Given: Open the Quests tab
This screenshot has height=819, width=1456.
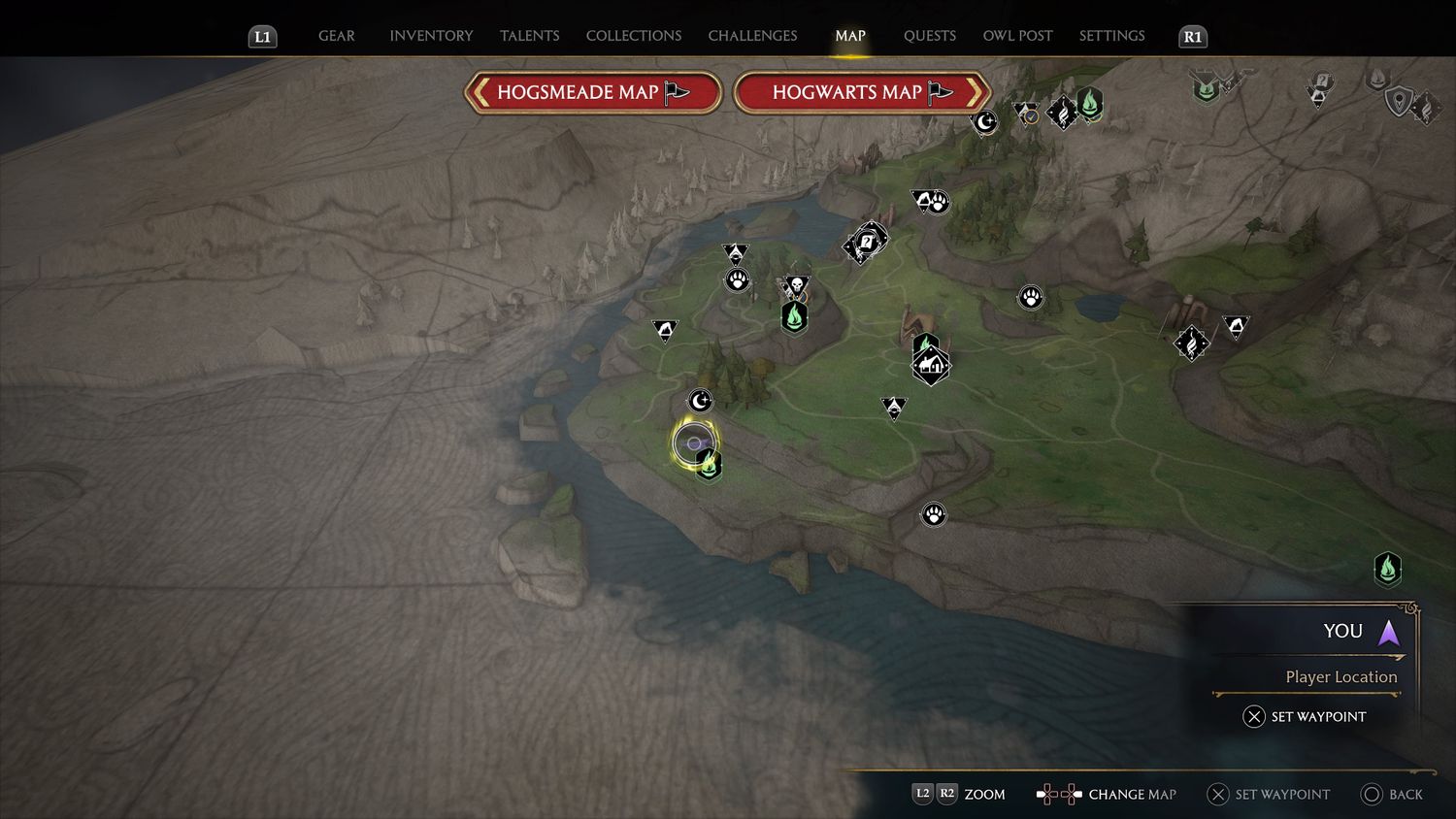Looking at the screenshot, I should [x=929, y=36].
